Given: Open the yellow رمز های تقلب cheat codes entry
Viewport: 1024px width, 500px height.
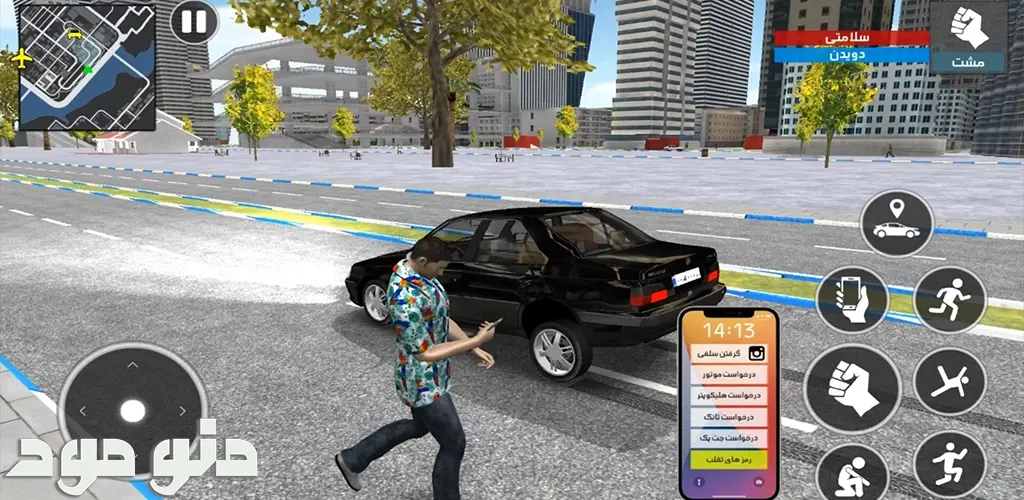Looking at the screenshot, I should pos(728,460).
